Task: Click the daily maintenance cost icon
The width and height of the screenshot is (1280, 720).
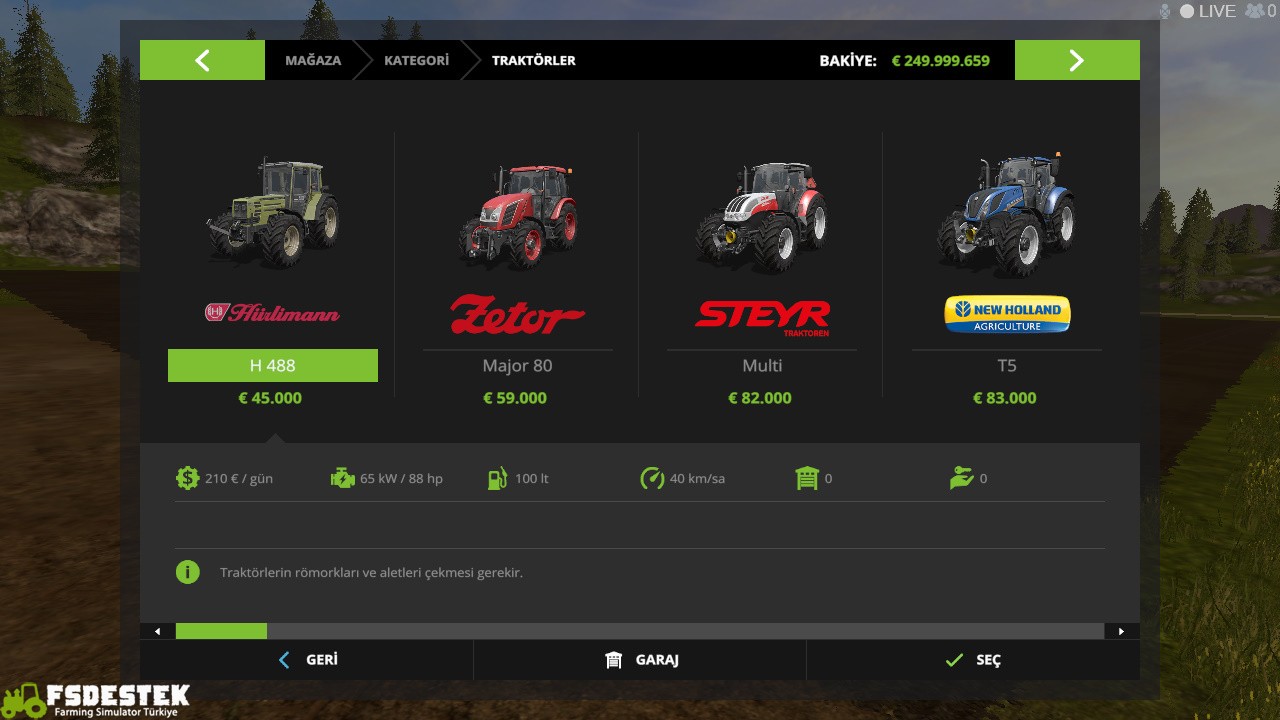Action: 188,478
